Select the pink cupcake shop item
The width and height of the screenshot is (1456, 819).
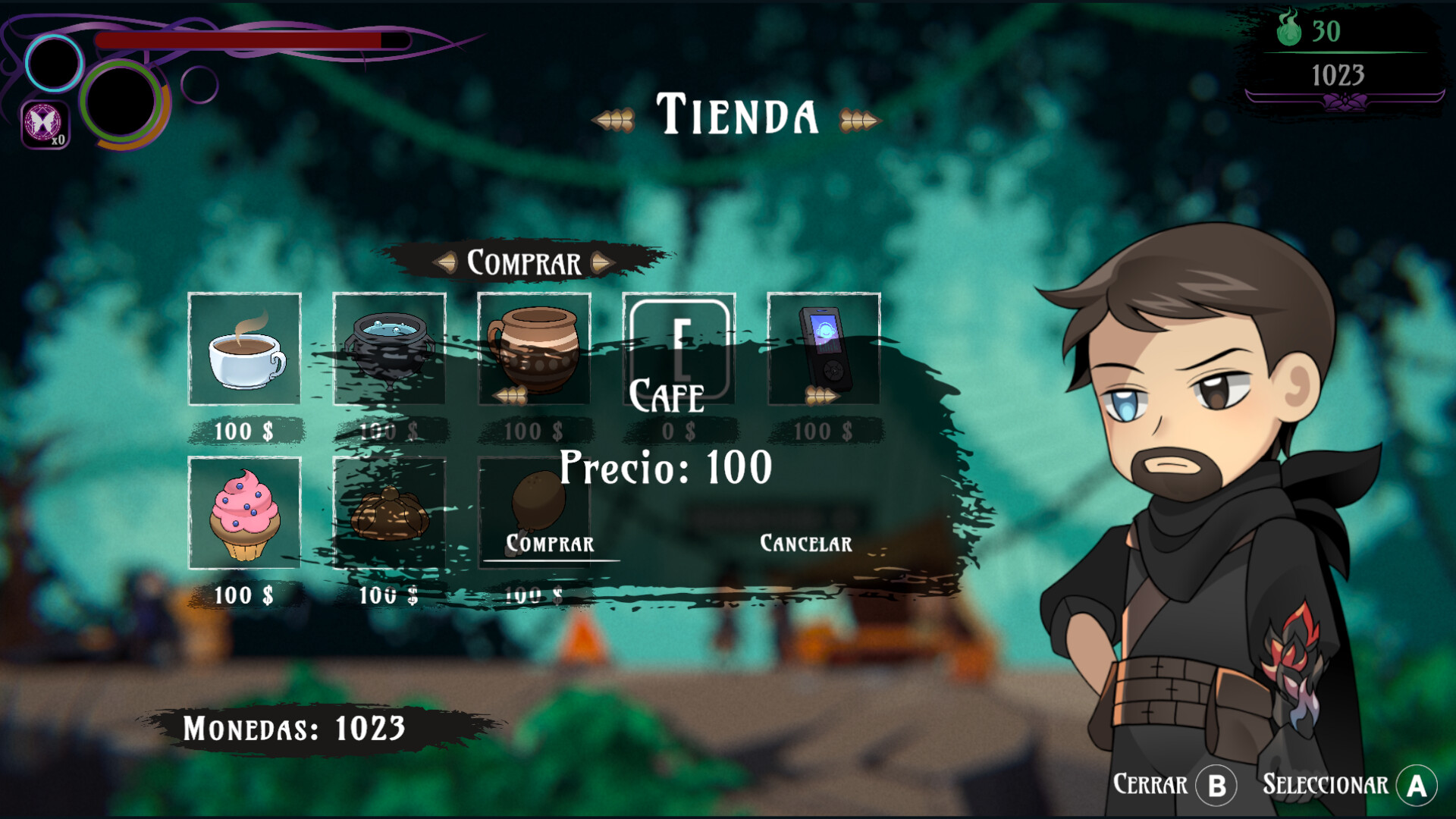point(244,513)
